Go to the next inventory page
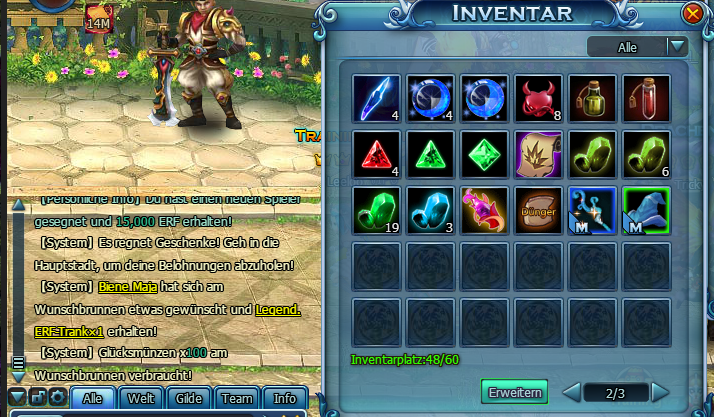Image resolution: width=714 pixels, height=417 pixels. [660, 391]
